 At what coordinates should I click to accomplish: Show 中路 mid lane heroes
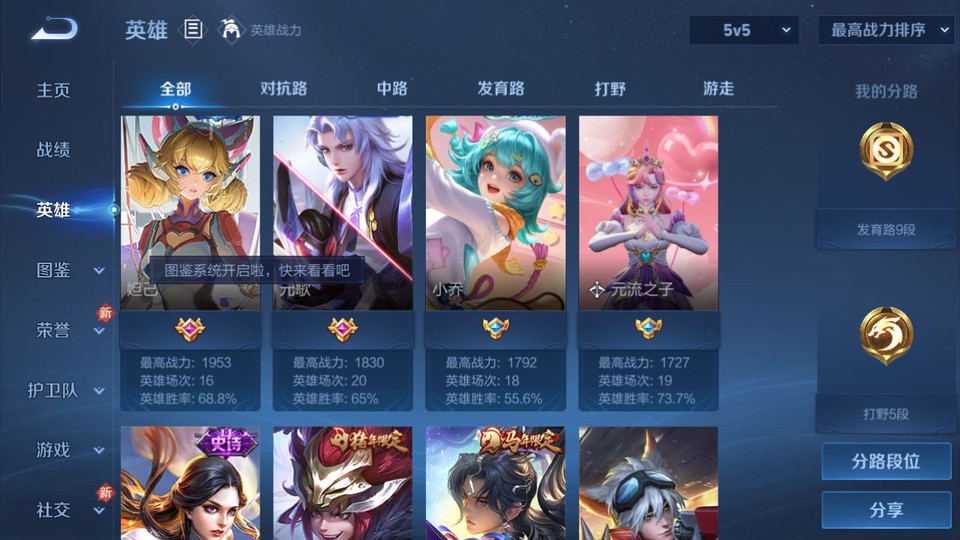[x=392, y=89]
